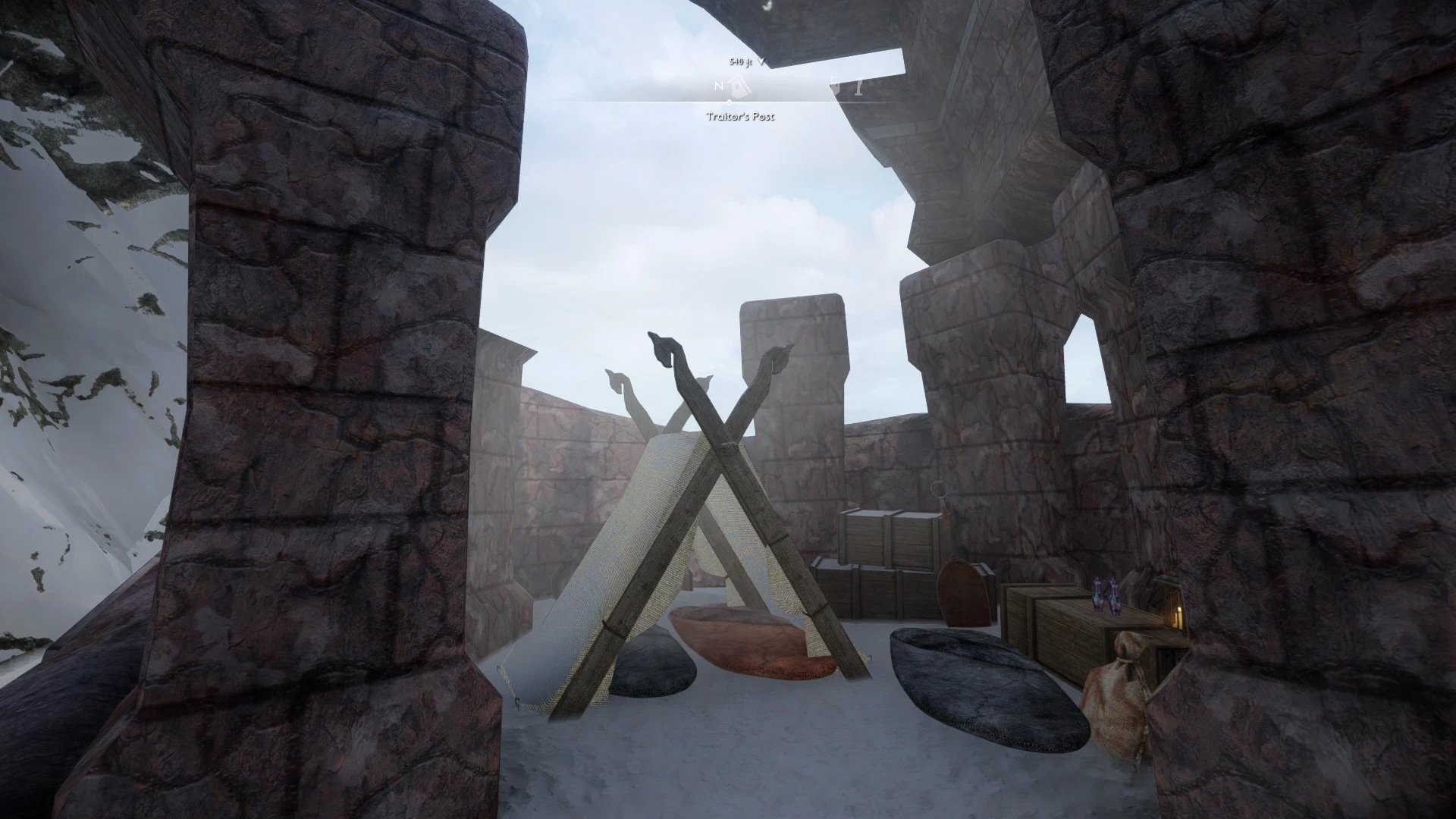Select the North indicator on the compass
This screenshot has height=819, width=1456.
pos(717,86)
